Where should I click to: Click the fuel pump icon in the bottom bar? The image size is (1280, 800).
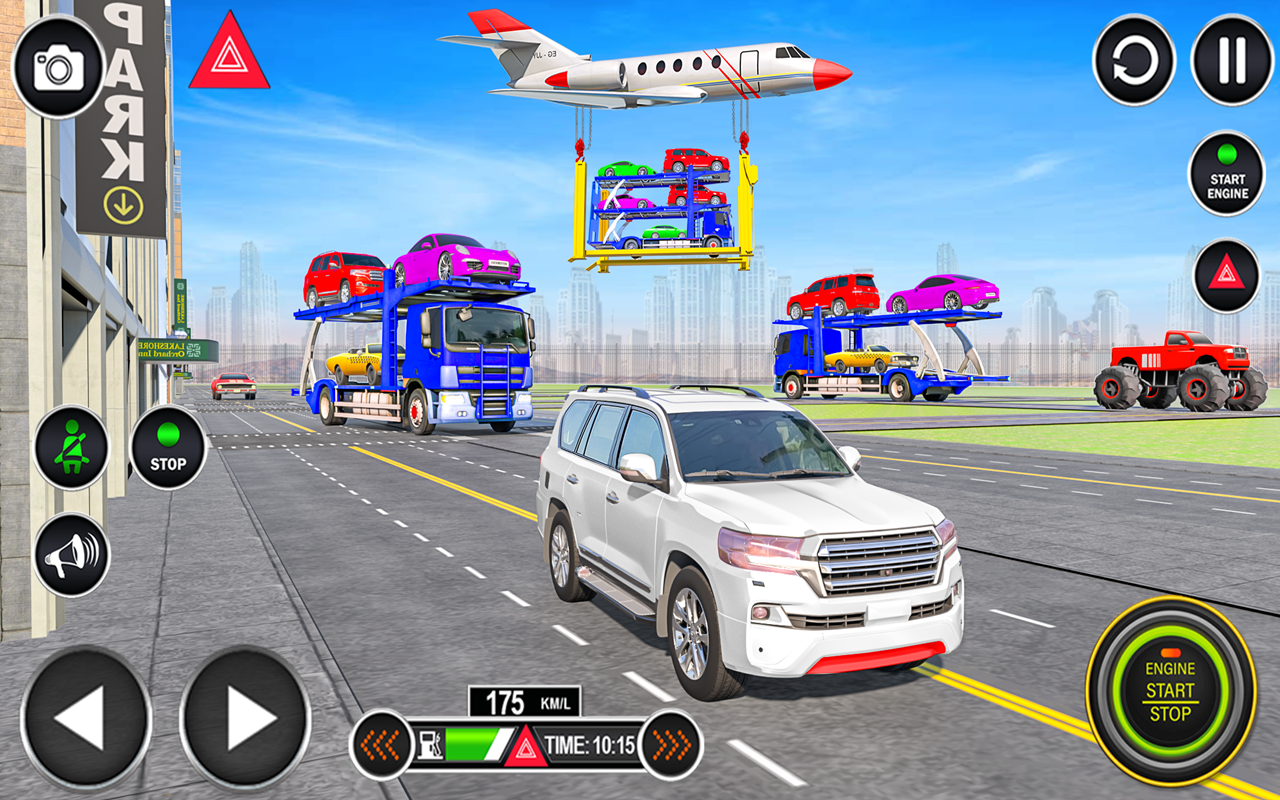pos(430,744)
